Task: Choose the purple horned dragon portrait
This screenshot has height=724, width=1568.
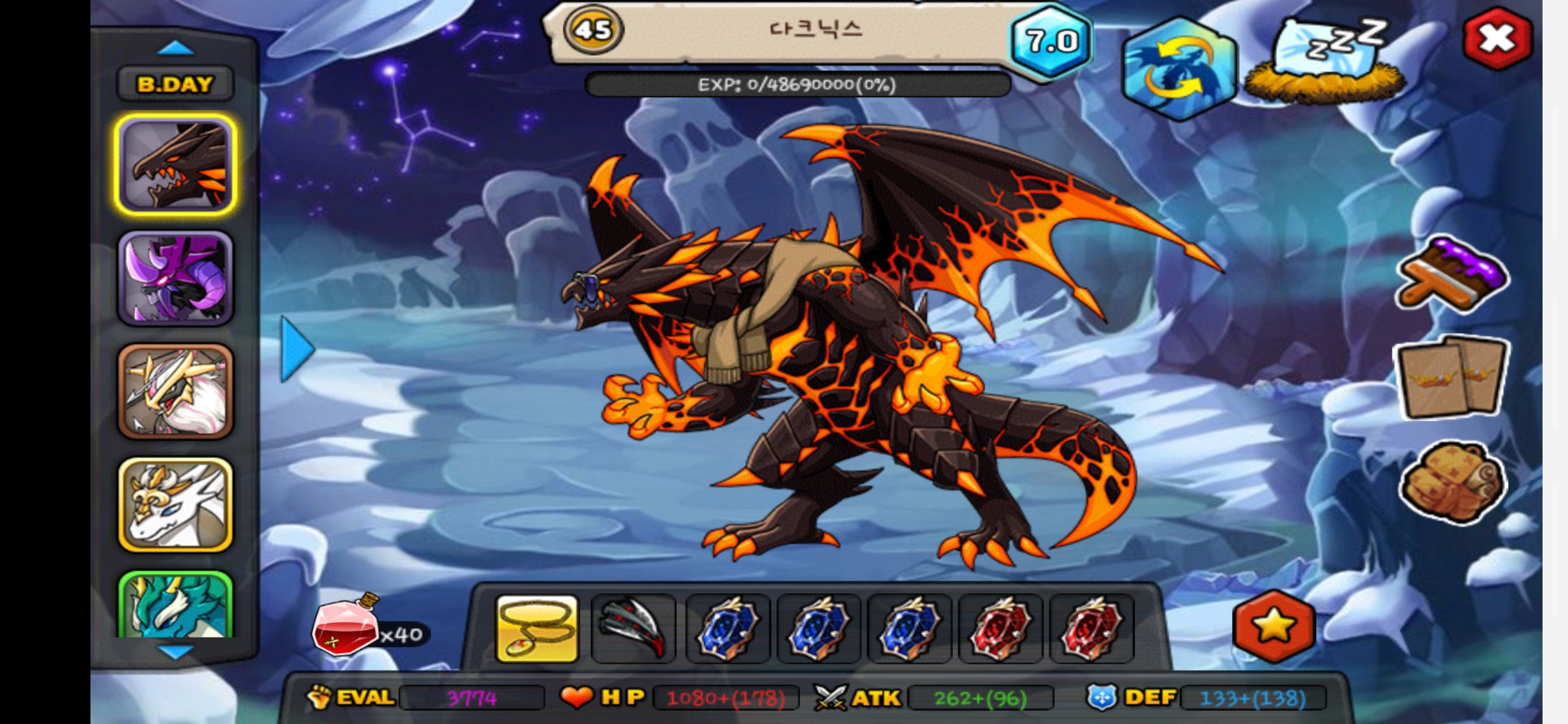Action: [176, 278]
